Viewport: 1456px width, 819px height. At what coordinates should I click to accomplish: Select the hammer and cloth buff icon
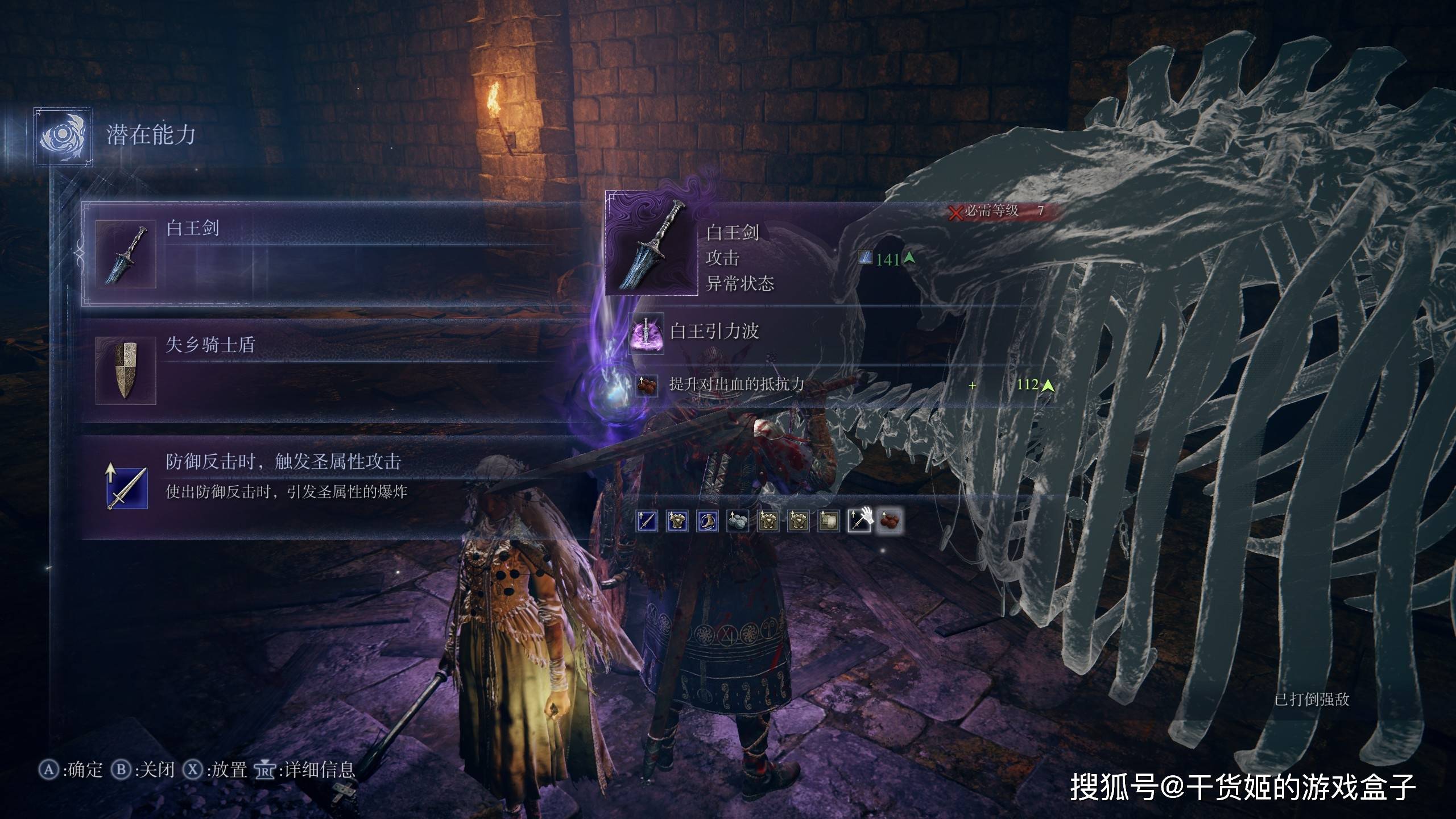(x=828, y=520)
